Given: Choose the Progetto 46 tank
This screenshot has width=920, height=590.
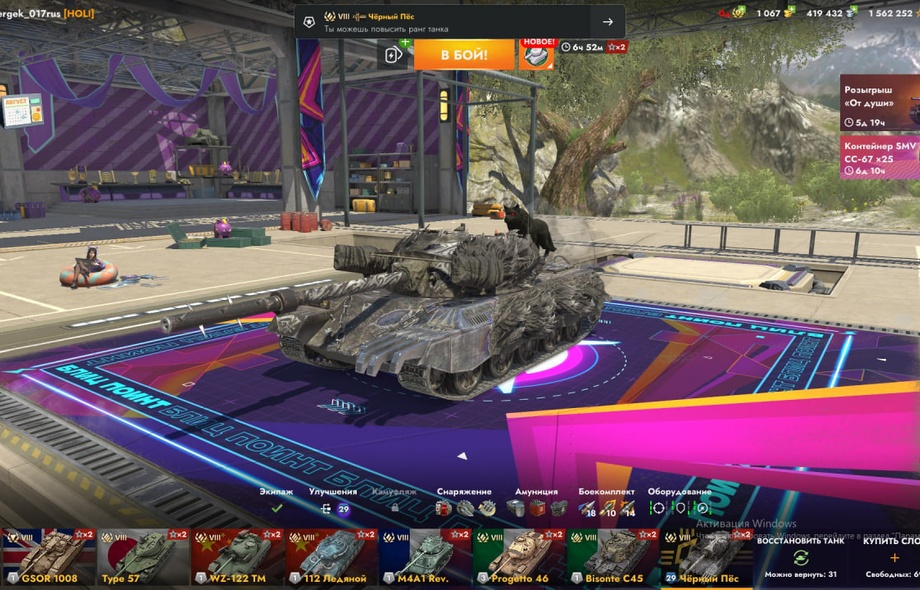Looking at the screenshot, I should pos(519,558).
